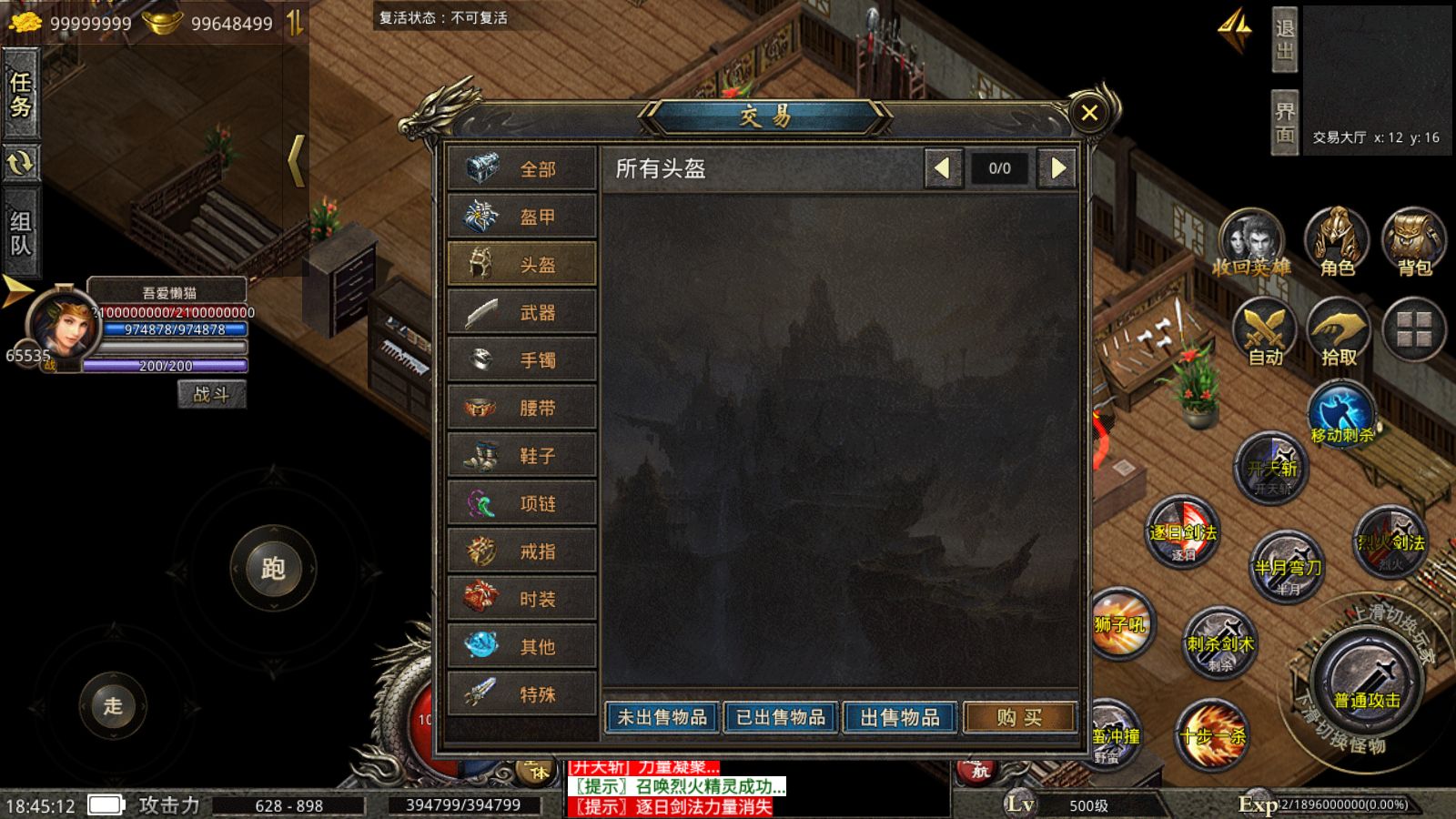
Task: Click the 退出 exit button
Action: click(x=1284, y=40)
